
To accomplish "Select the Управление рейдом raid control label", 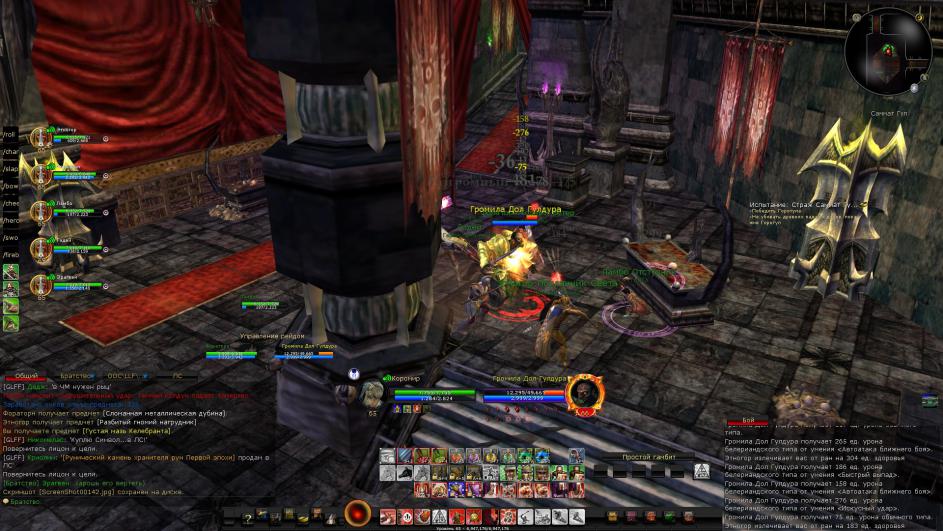I will coord(272,336).
